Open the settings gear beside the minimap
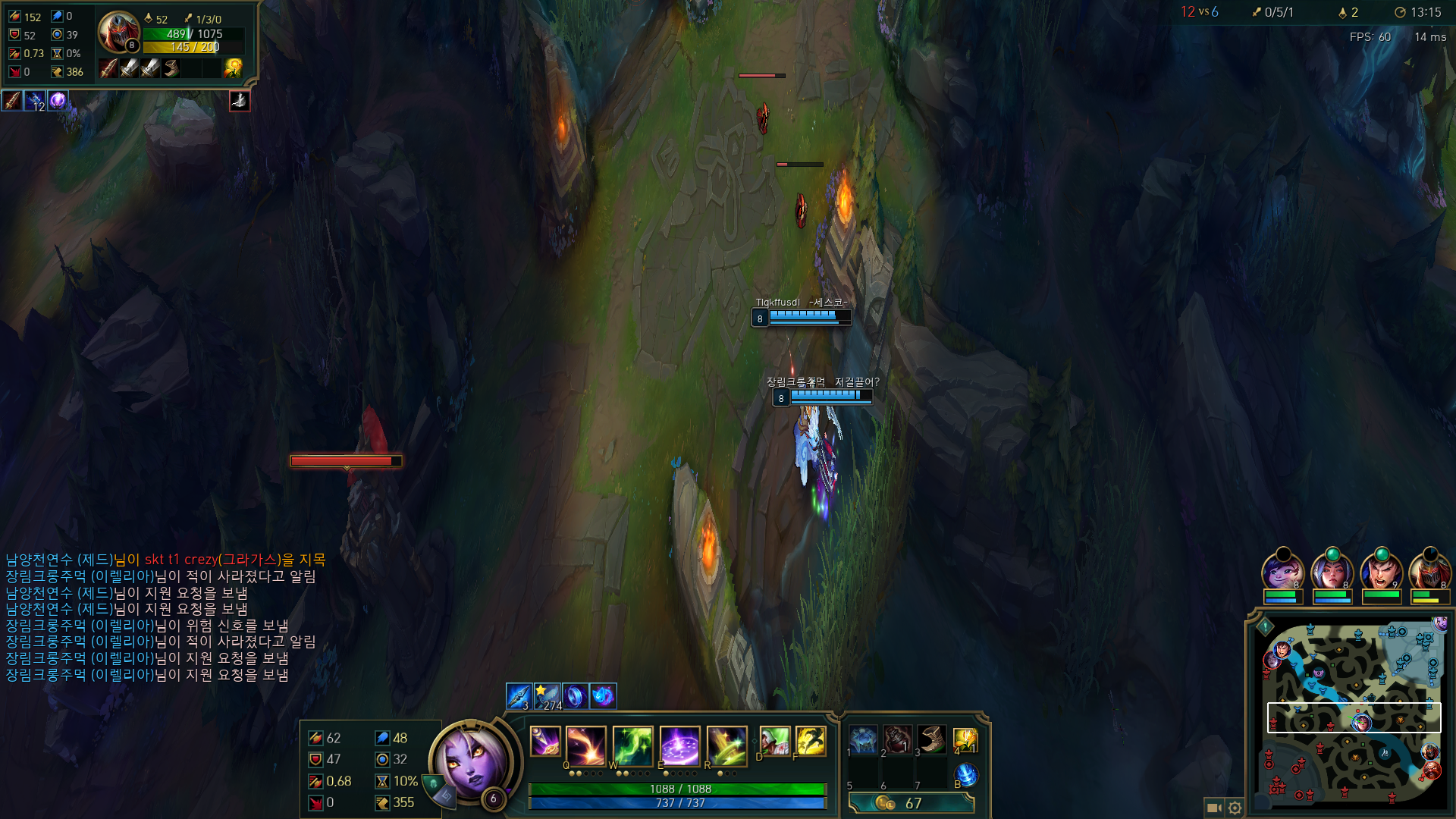 pos(1235,808)
